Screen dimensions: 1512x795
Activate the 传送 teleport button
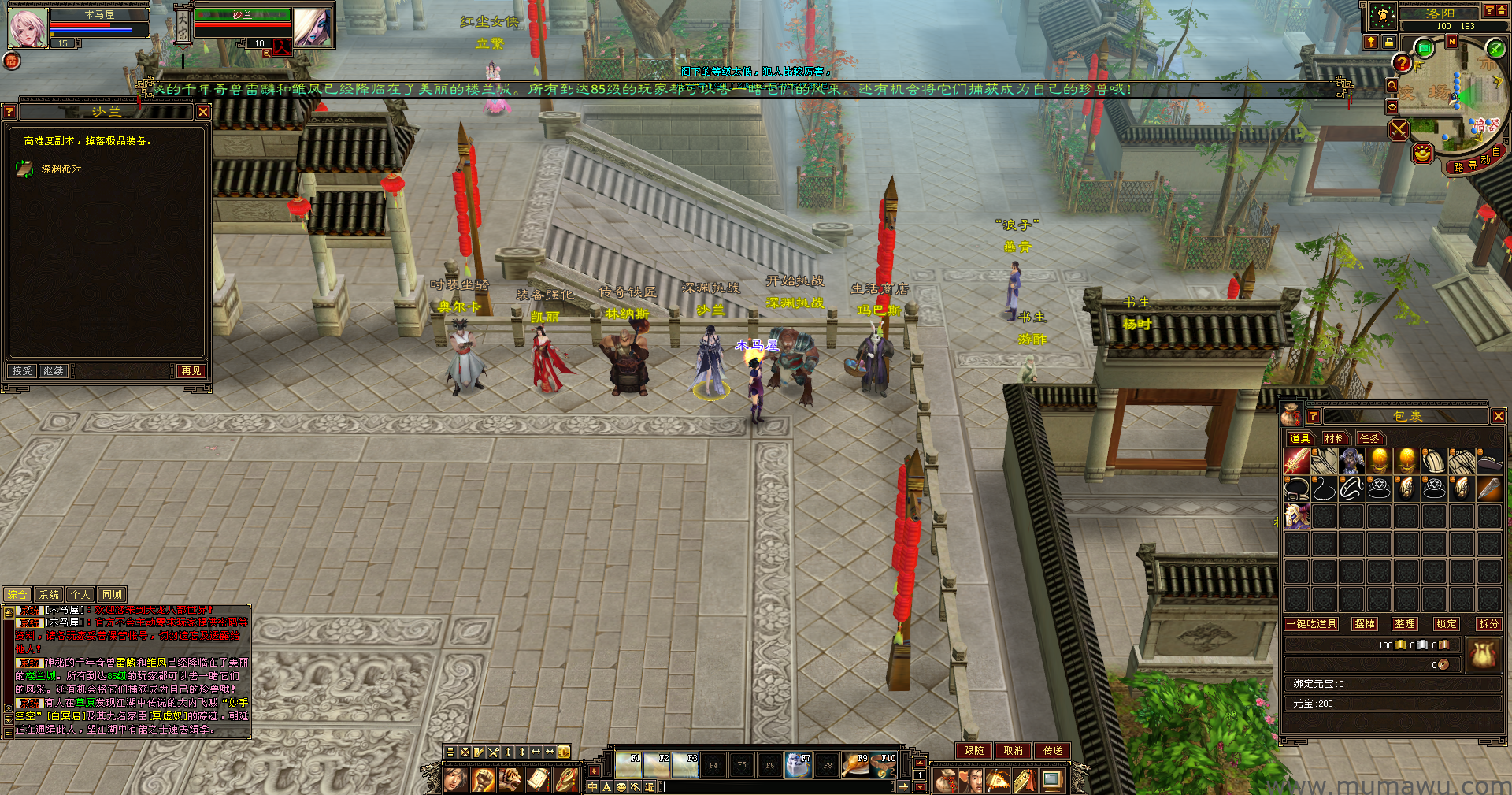1053,751
